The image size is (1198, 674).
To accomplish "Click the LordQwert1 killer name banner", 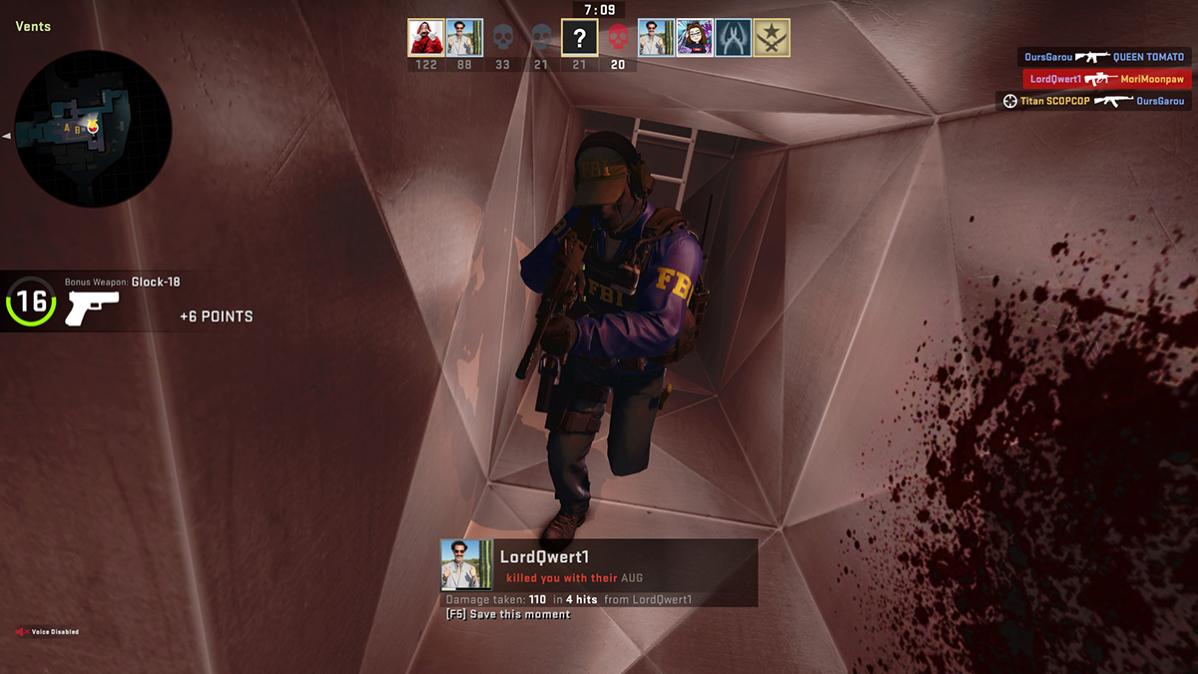I will (545, 557).
